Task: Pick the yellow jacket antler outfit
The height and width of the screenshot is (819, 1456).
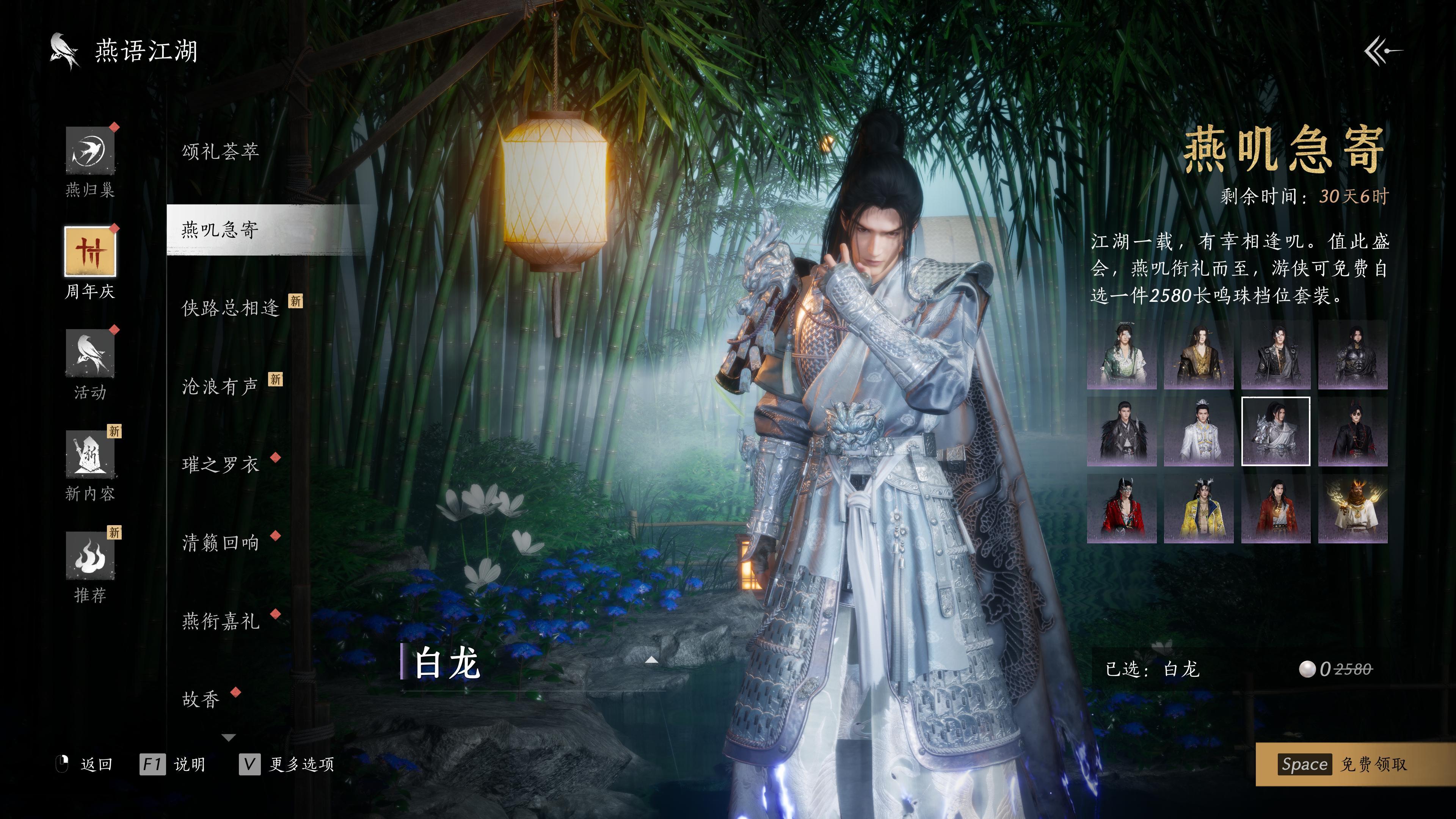Action: pos(1198,509)
